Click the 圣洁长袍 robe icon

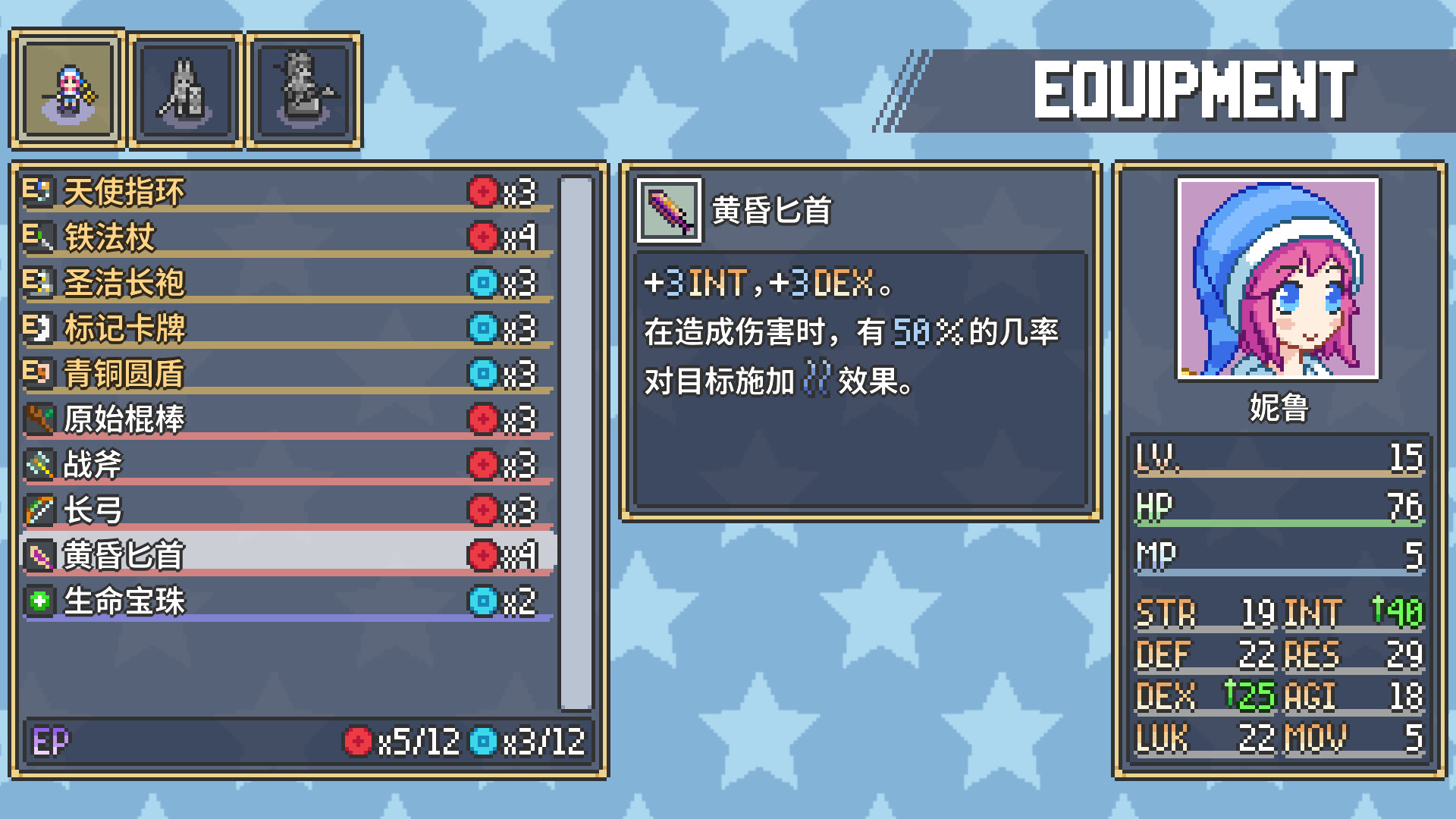(39, 283)
